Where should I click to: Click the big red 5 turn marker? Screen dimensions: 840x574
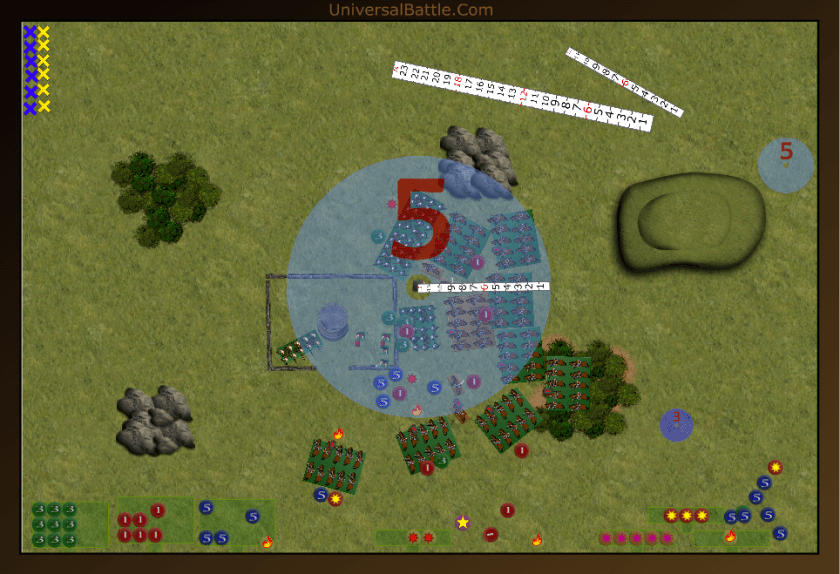pyautogui.click(x=424, y=221)
